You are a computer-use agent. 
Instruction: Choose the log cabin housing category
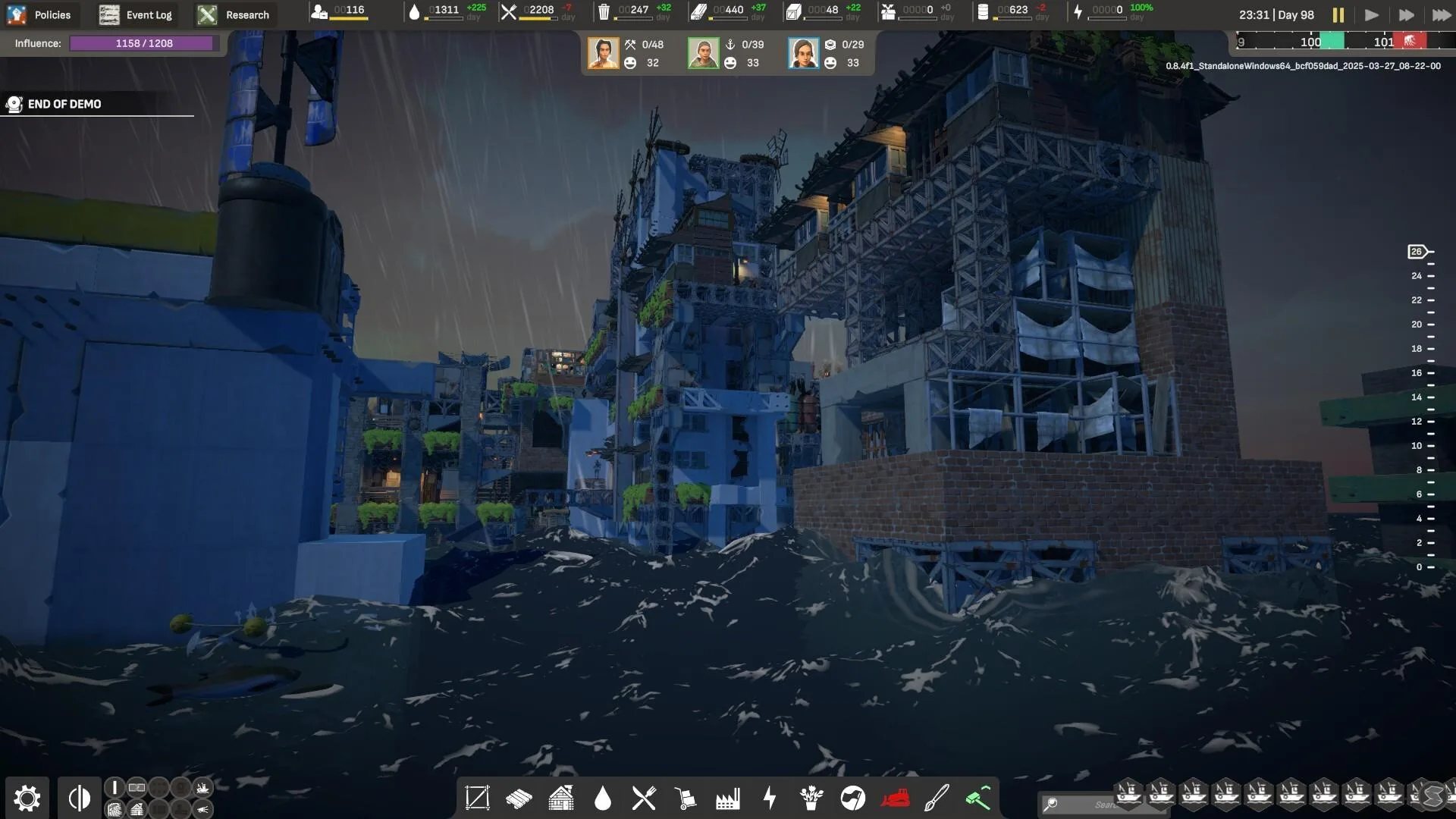pos(561,798)
